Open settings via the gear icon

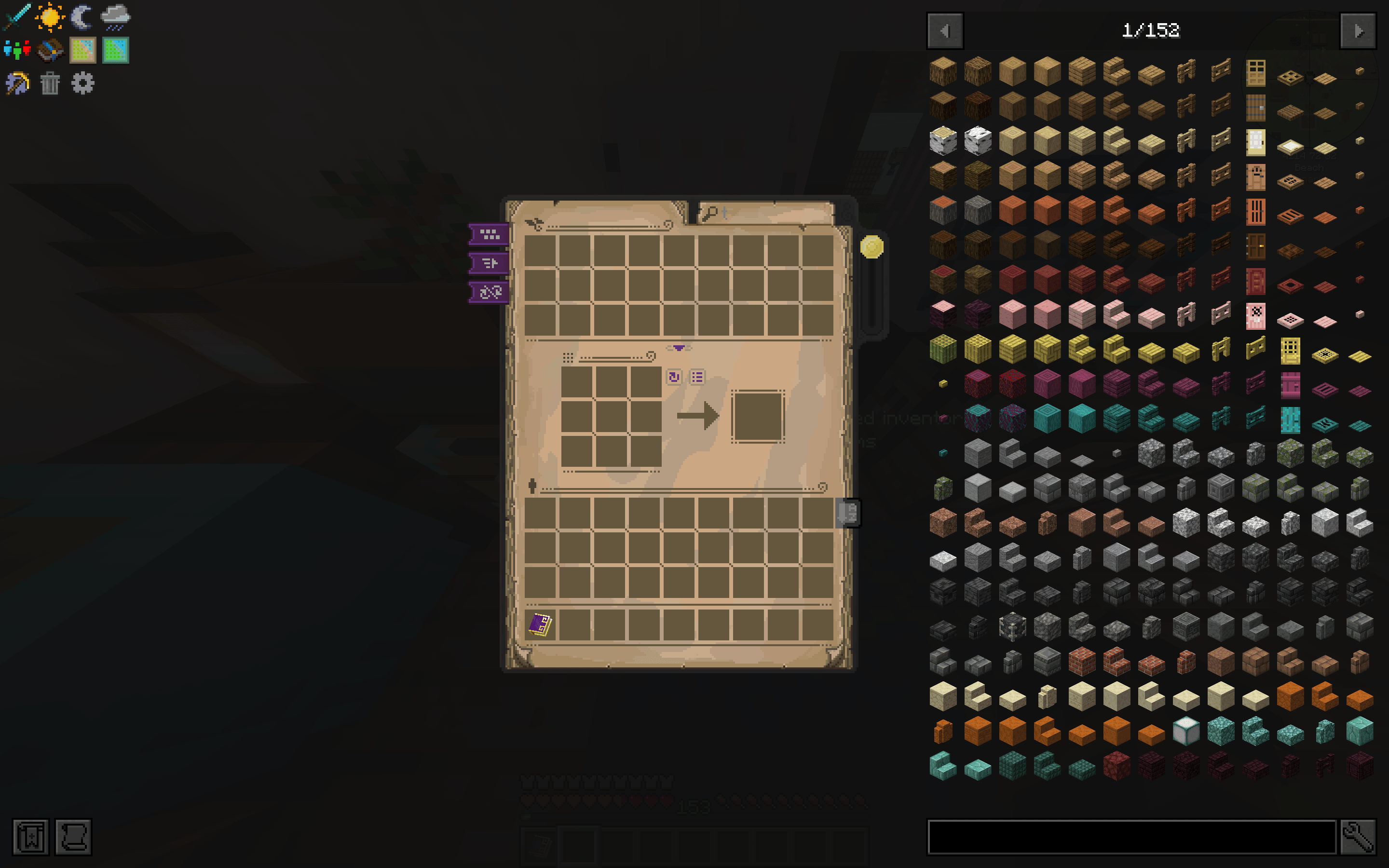[x=83, y=83]
